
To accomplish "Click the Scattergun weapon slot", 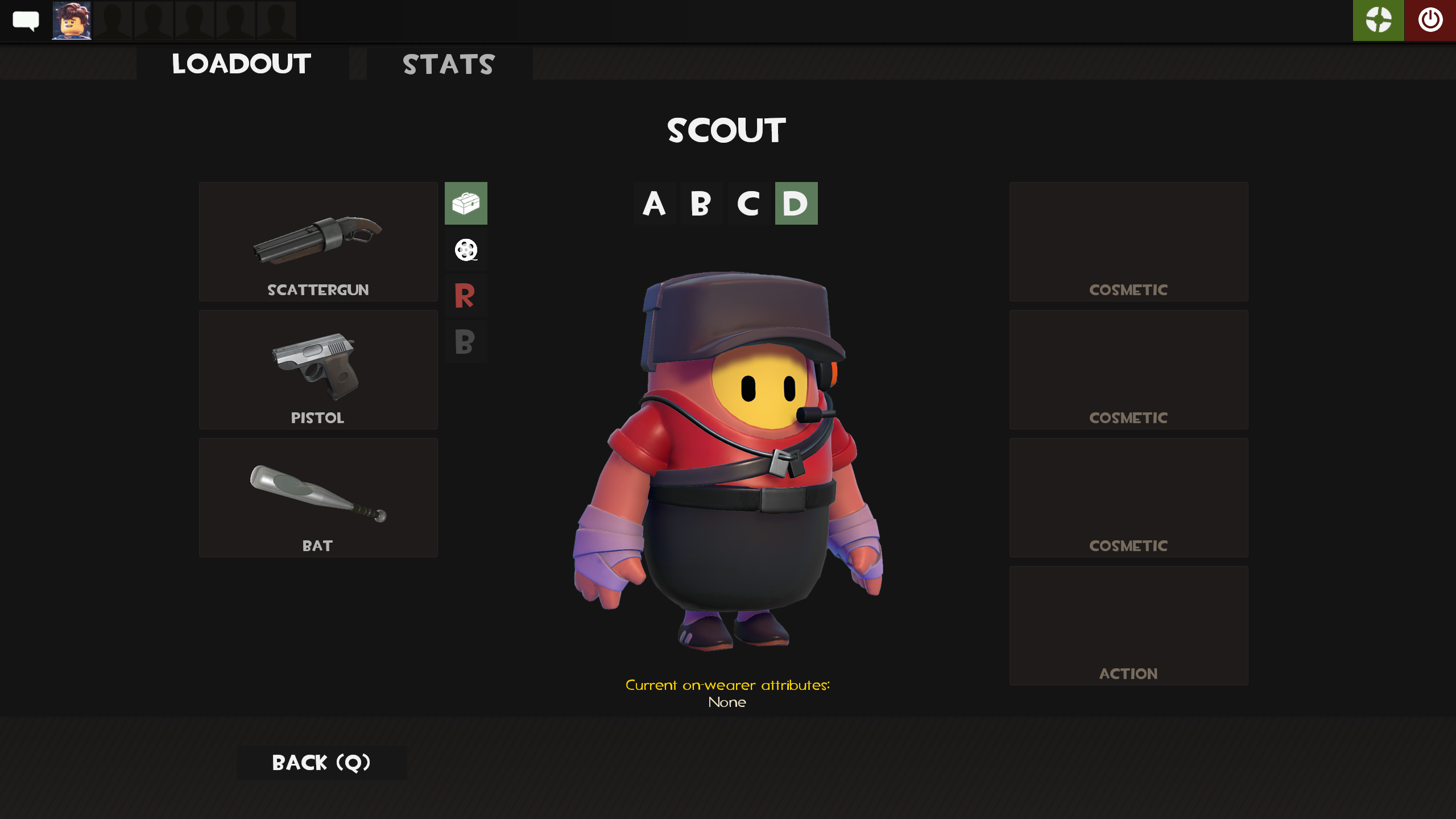I will point(318,241).
